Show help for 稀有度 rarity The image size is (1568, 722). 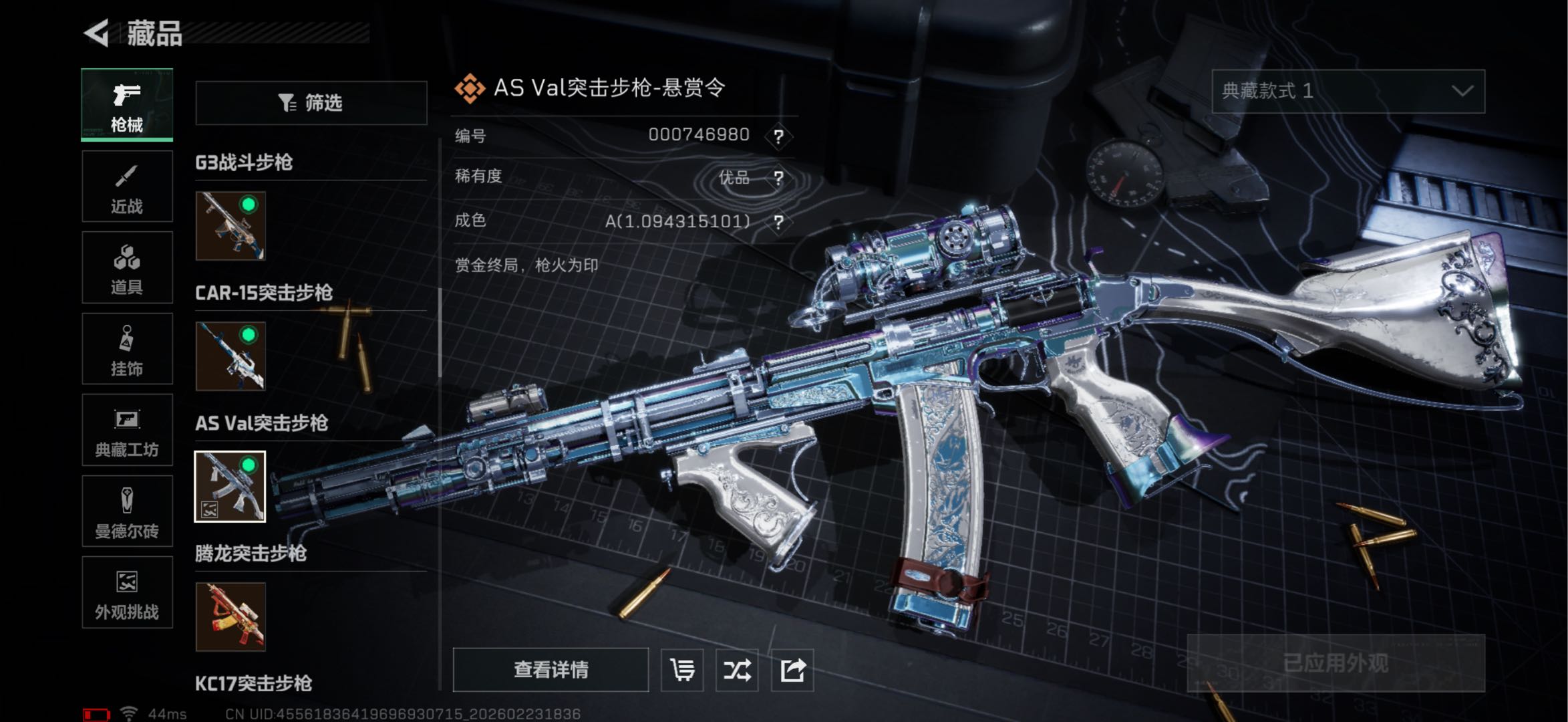point(778,178)
